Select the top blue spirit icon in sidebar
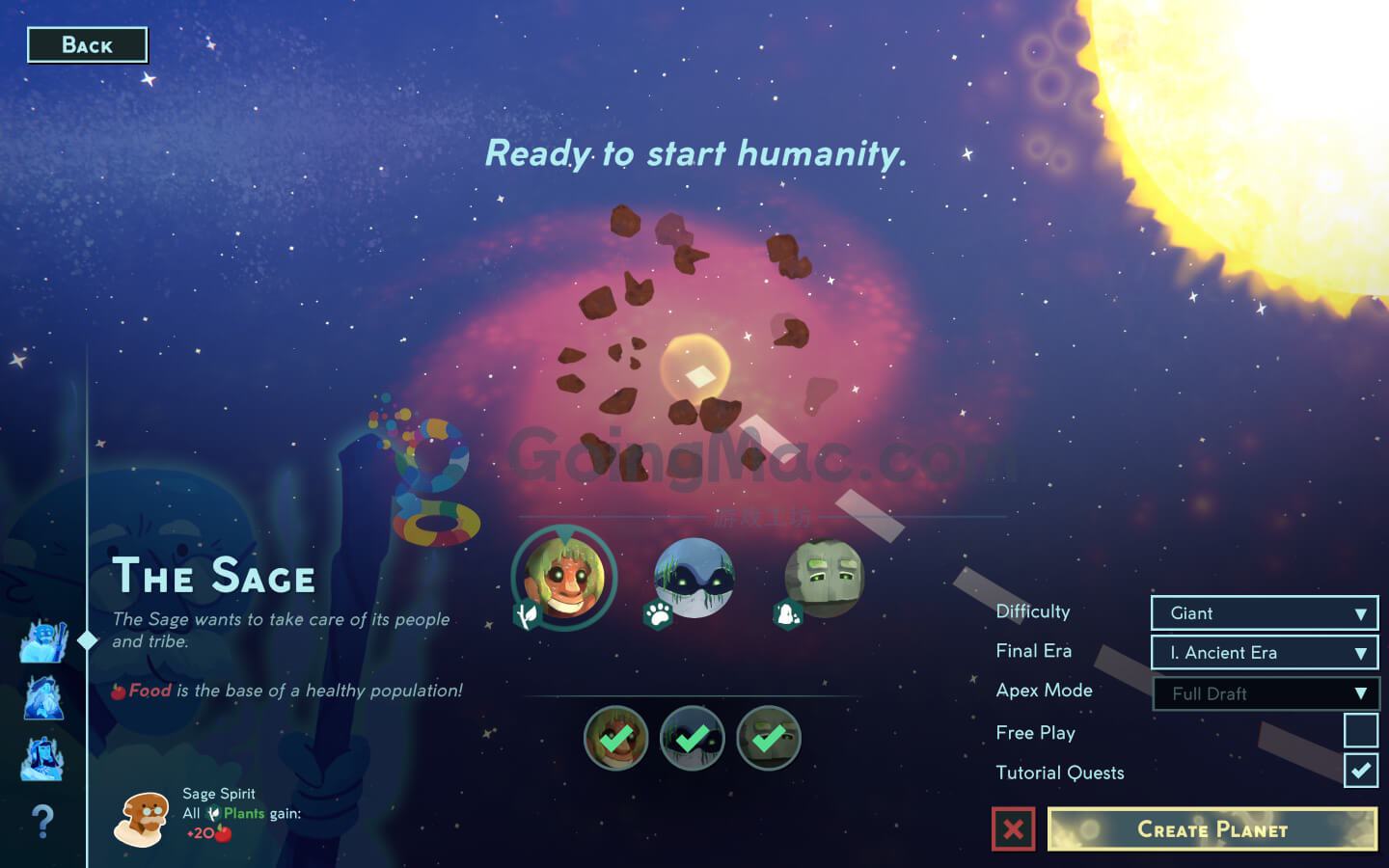Image resolution: width=1389 pixels, height=868 pixels. (42, 640)
